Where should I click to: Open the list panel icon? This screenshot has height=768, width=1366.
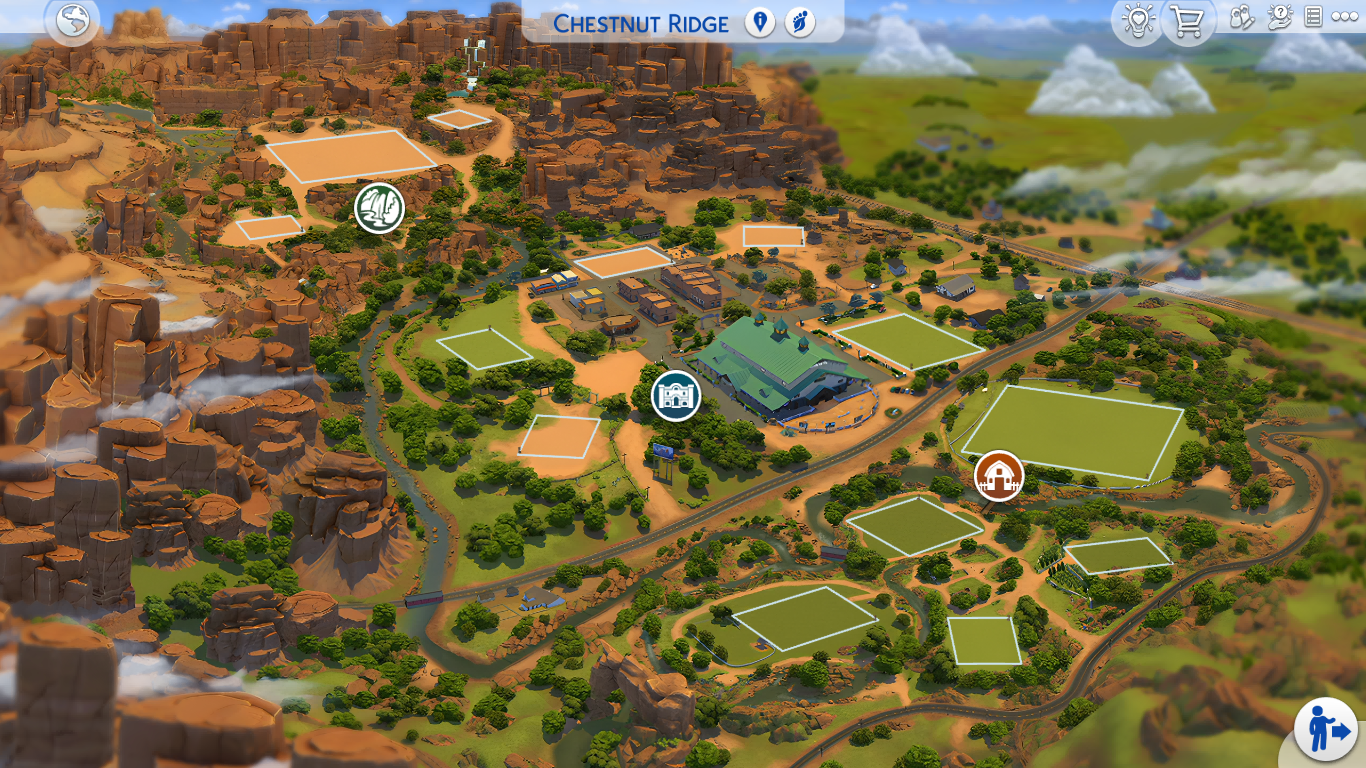tap(1314, 17)
